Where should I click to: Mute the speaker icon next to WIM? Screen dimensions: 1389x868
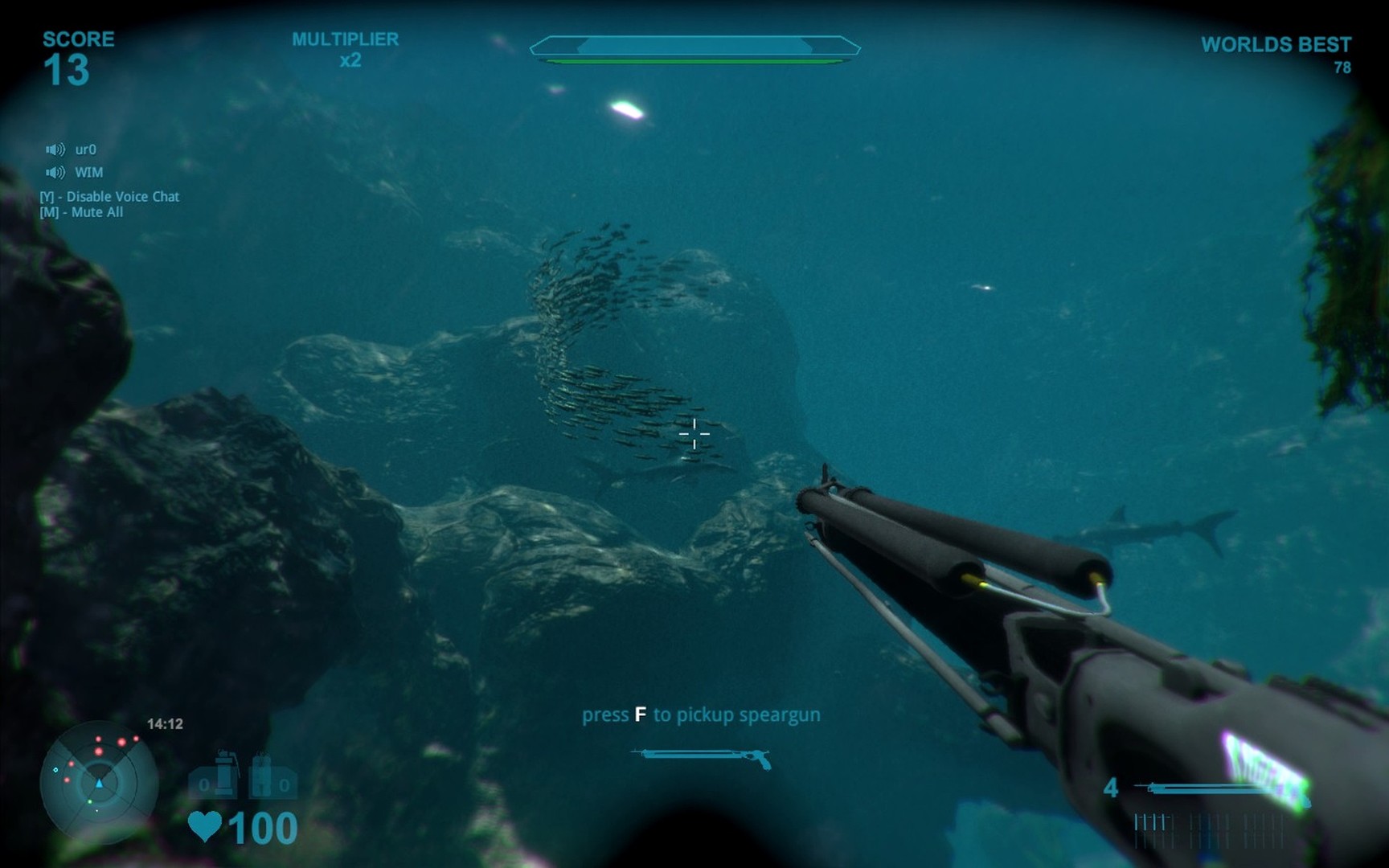(55, 172)
